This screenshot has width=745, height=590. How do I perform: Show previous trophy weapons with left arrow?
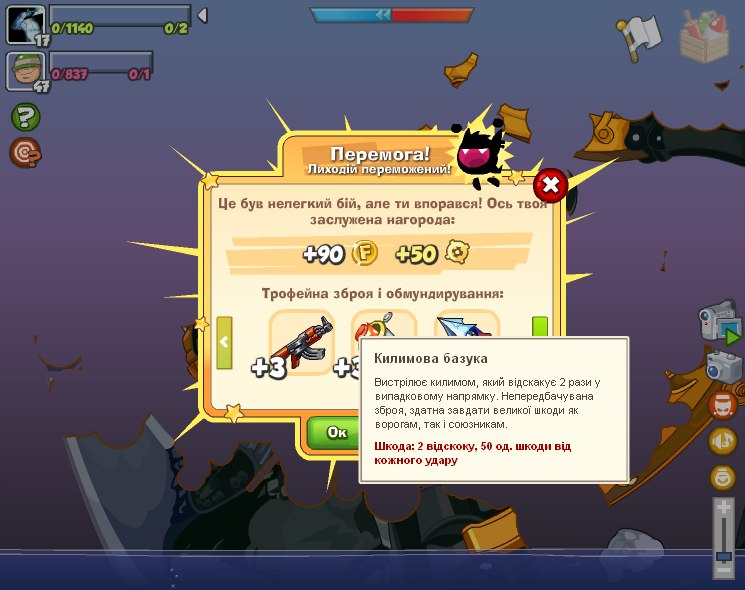(224, 342)
